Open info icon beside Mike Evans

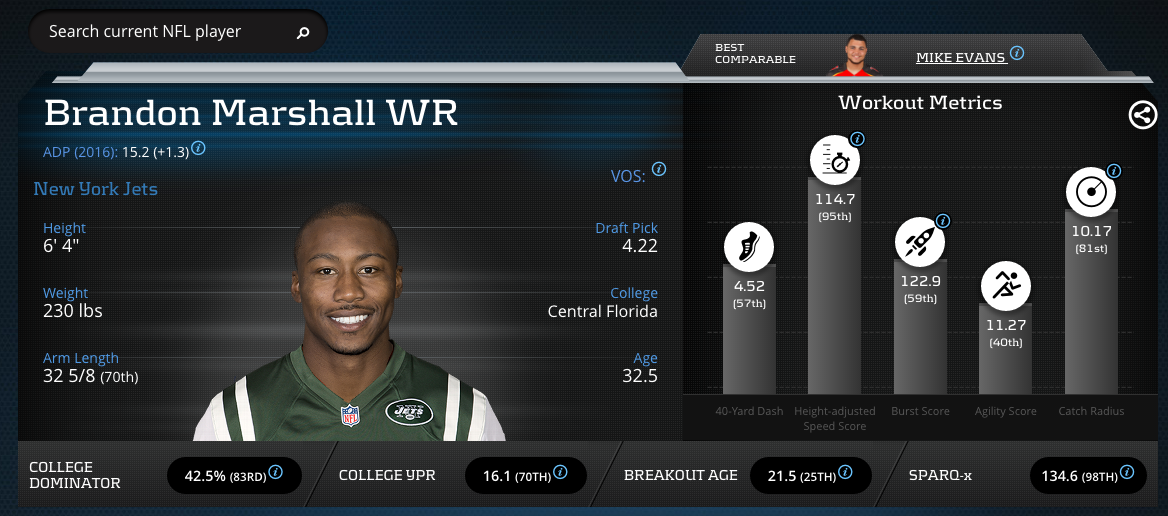click(1017, 53)
